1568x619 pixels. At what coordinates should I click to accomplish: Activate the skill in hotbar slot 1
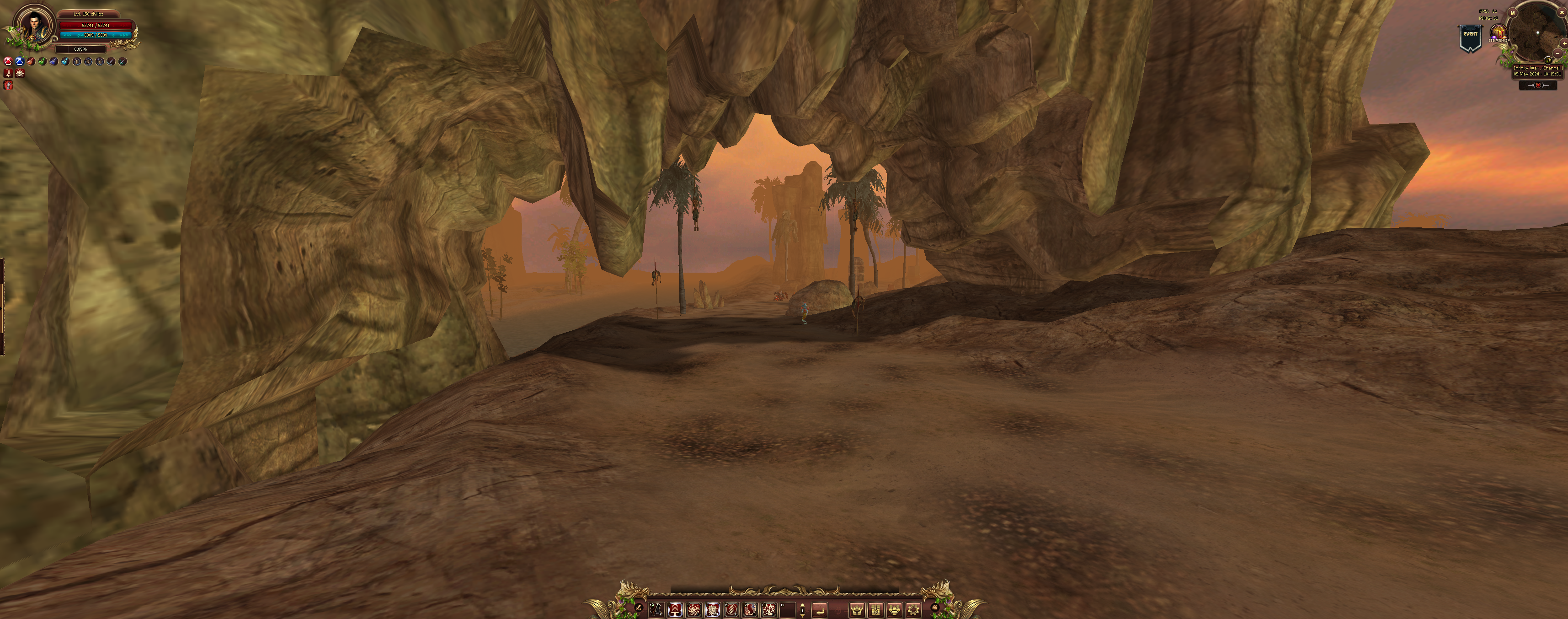(x=656, y=609)
